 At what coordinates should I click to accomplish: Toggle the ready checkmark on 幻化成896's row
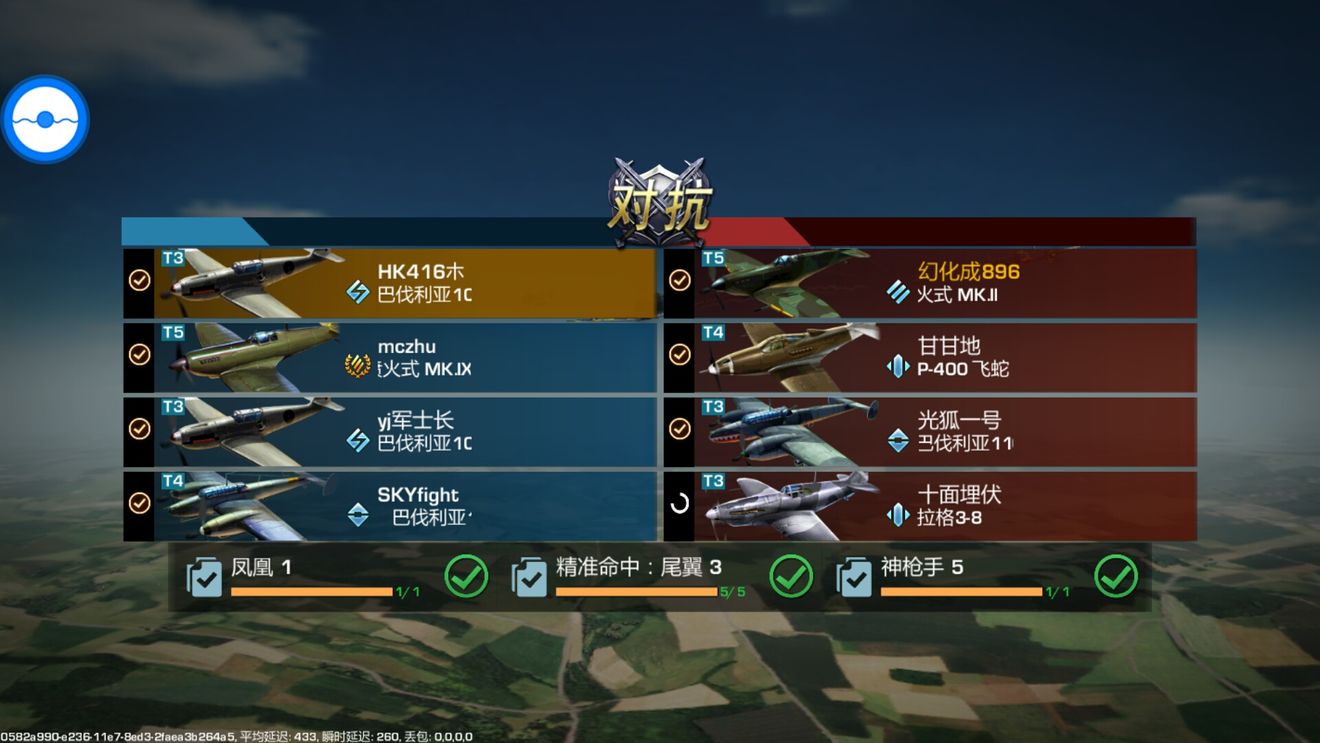(681, 280)
